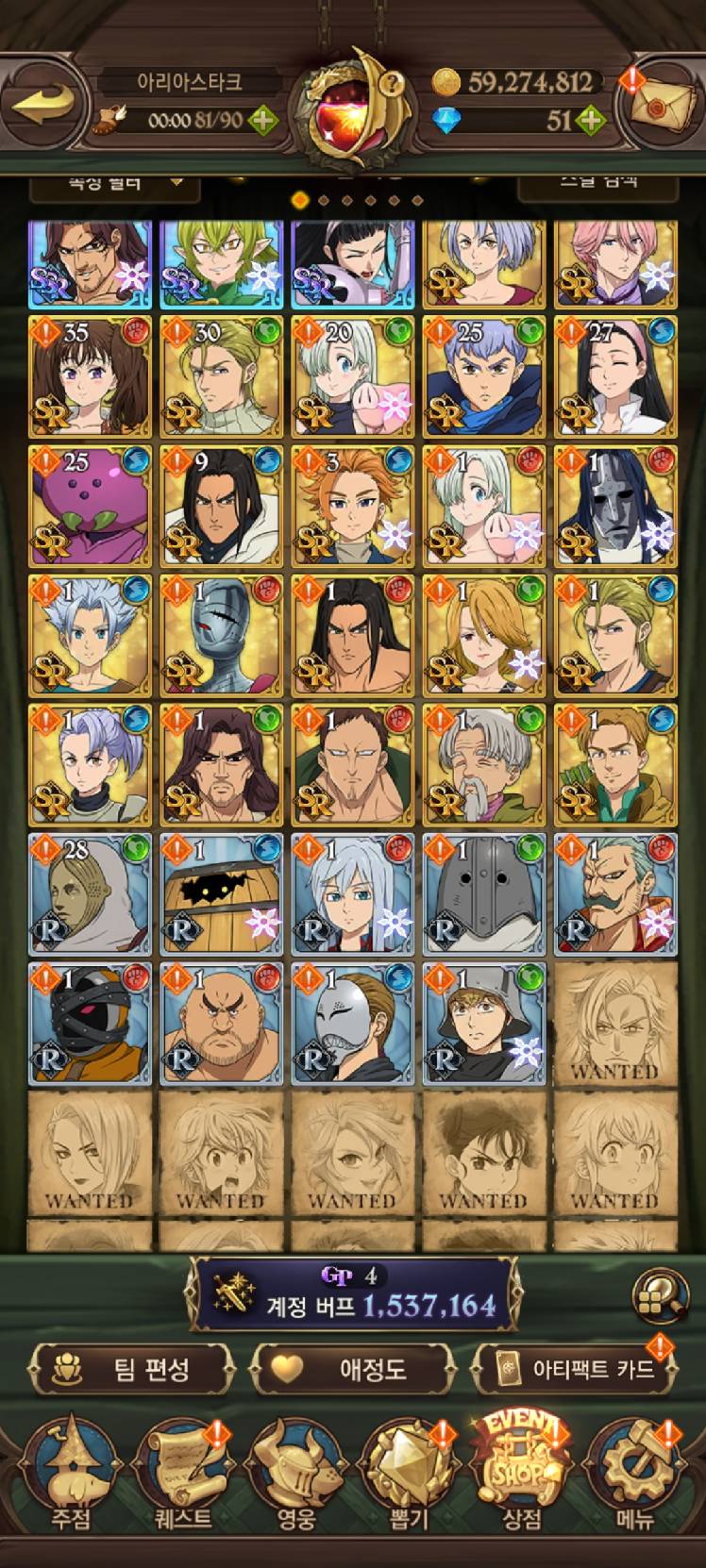Open the 퀘스트 quest menu
706x1568 pixels.
(x=183, y=1476)
